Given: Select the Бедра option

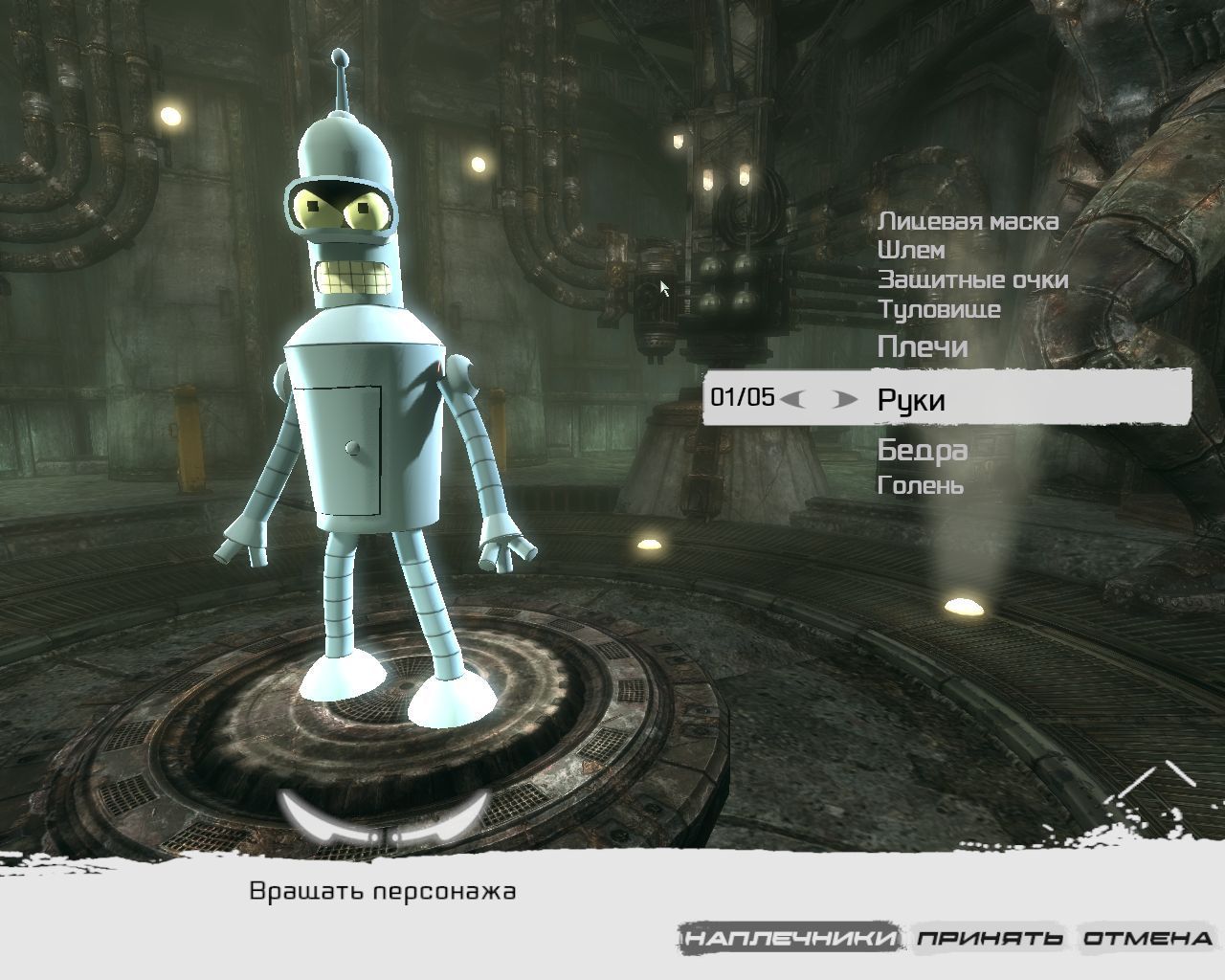Looking at the screenshot, I should [922, 450].
